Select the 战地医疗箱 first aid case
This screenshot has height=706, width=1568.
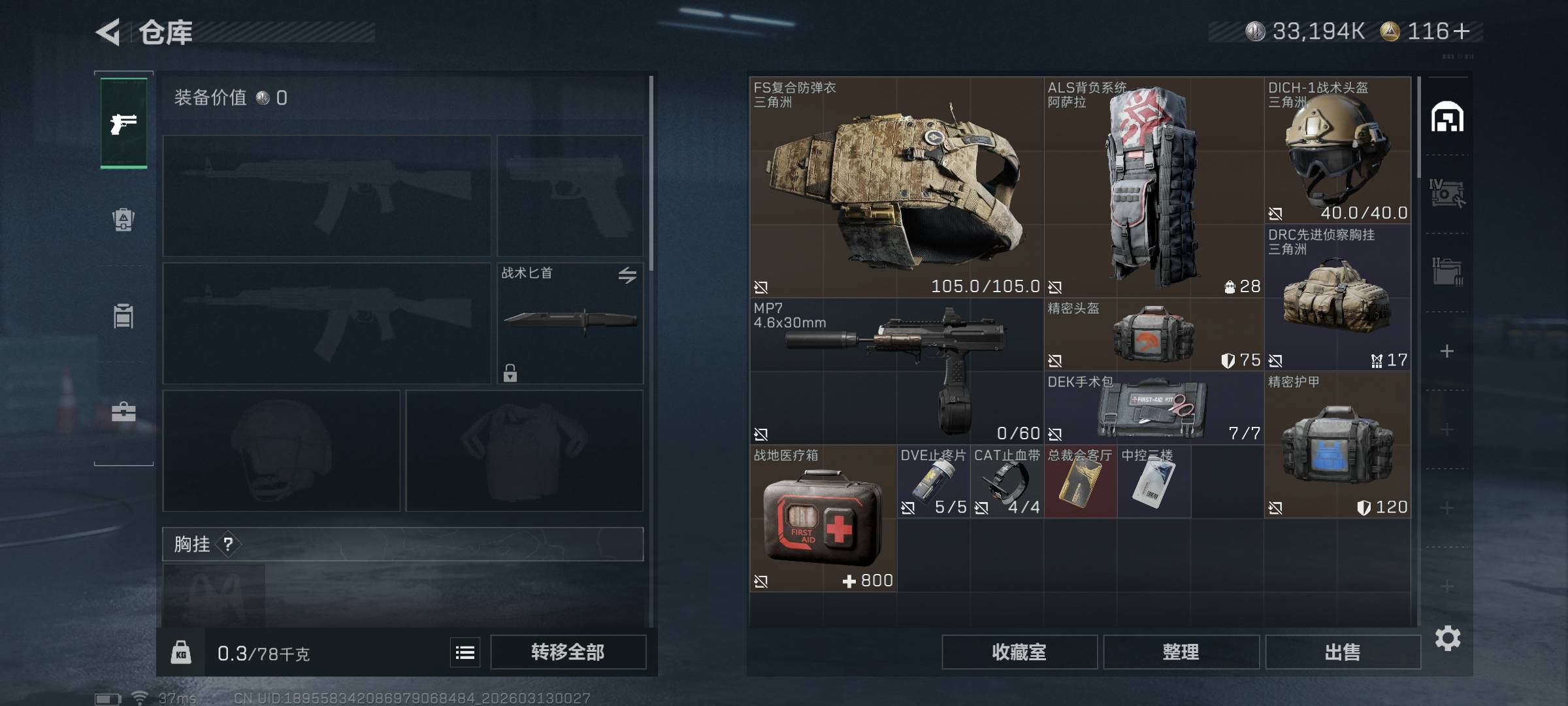[823, 518]
